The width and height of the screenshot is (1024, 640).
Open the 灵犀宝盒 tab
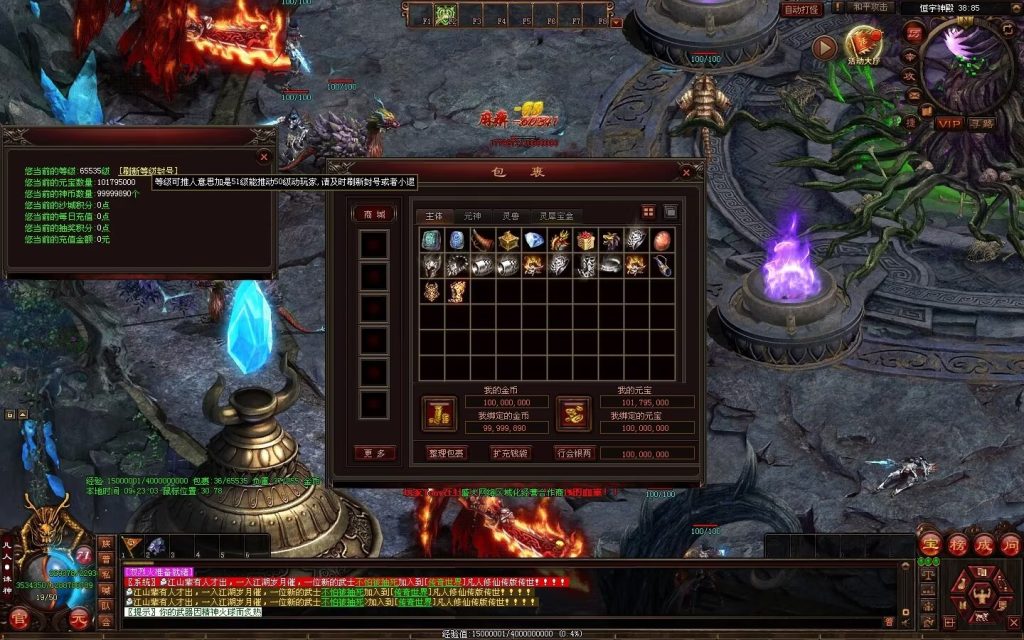click(556, 215)
